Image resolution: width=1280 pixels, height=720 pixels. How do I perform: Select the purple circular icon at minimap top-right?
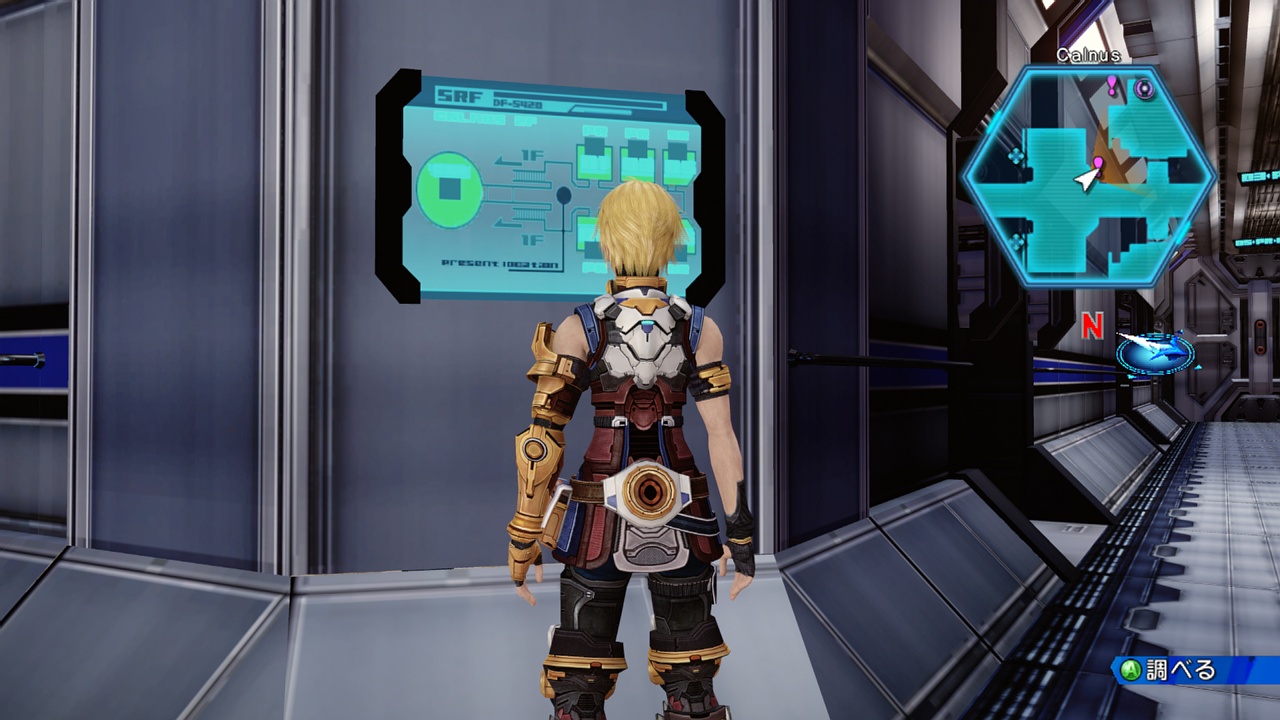[x=1144, y=87]
